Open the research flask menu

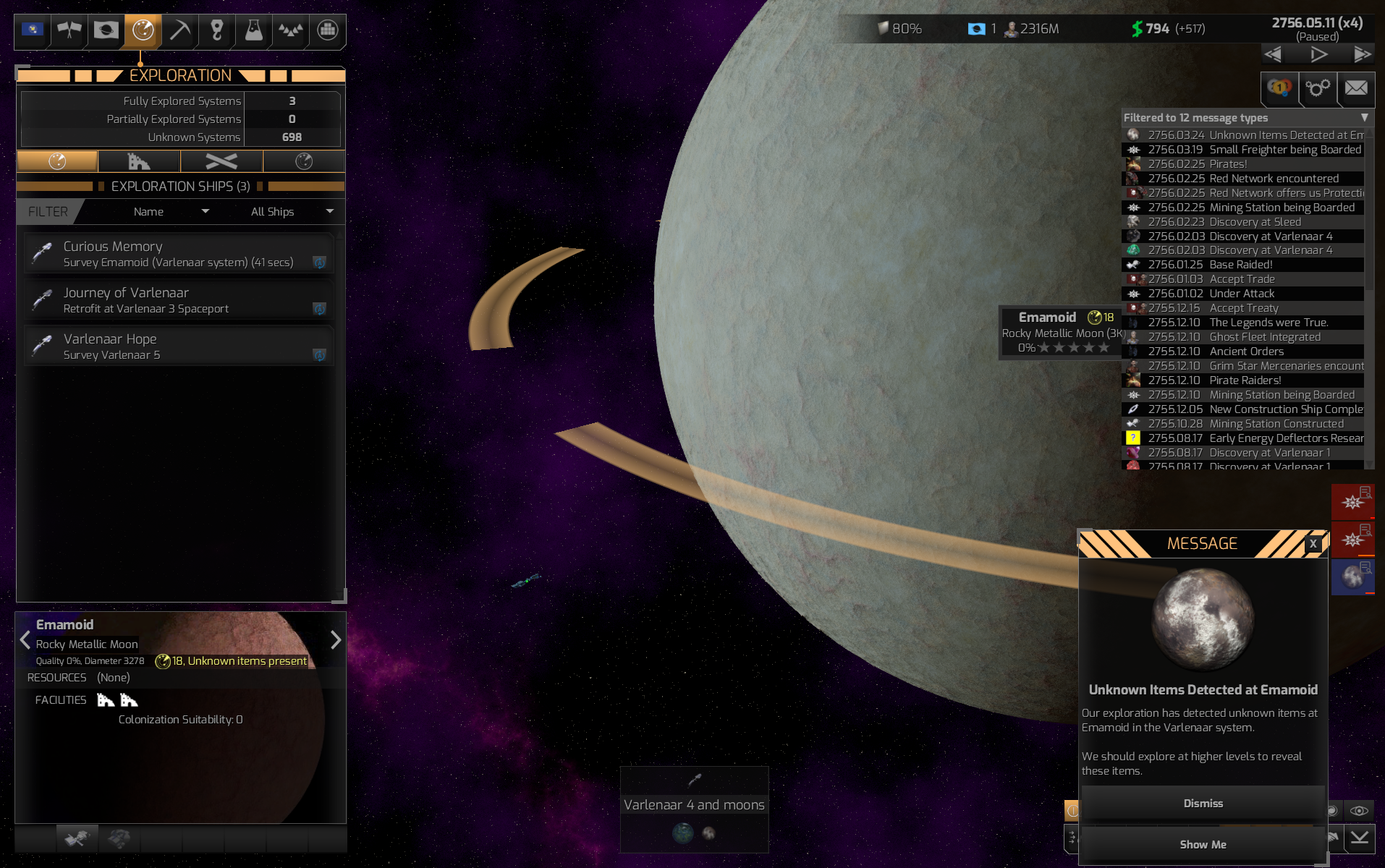pos(253,30)
